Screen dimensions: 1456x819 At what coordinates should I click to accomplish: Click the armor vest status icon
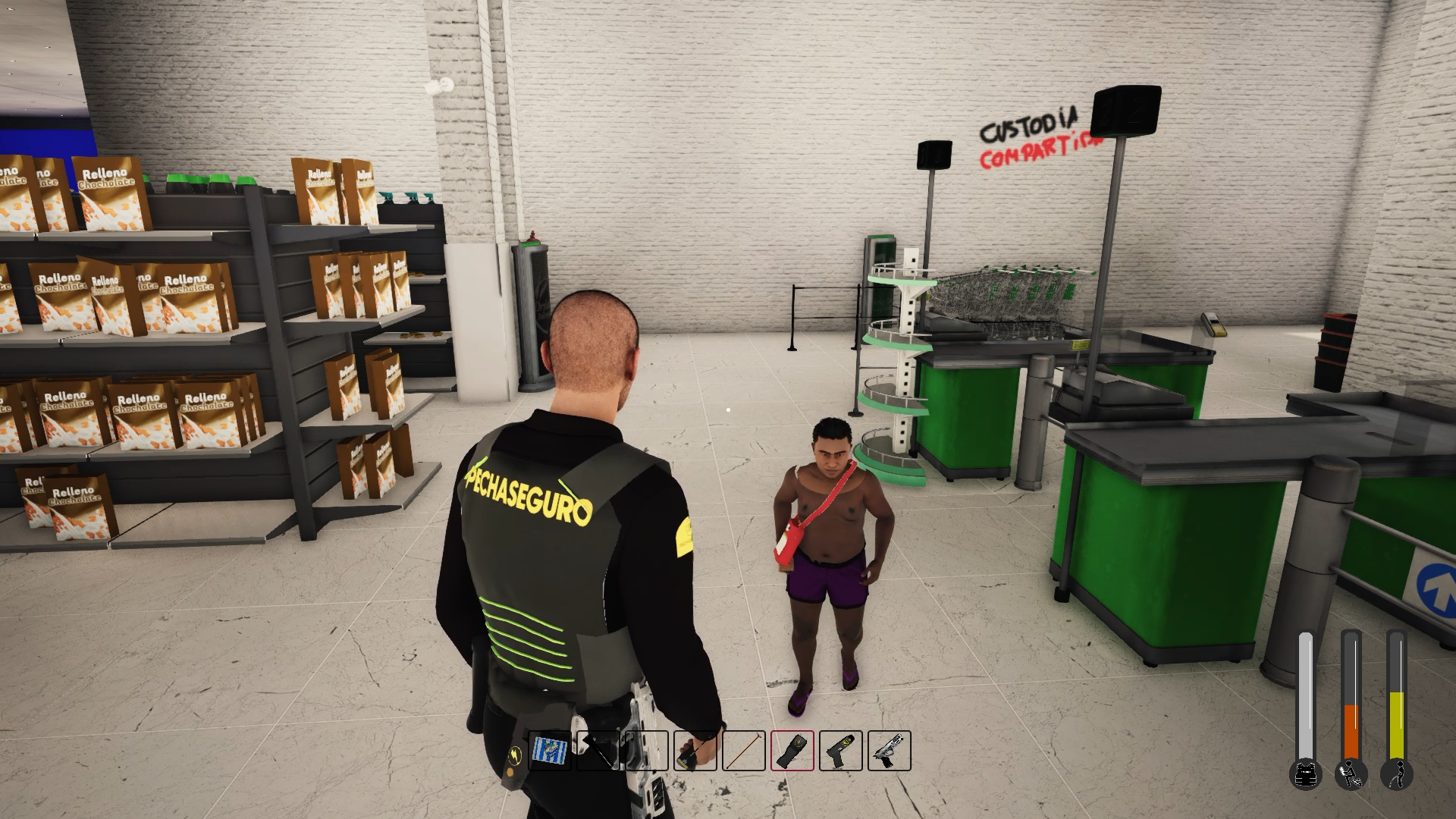1305,776
